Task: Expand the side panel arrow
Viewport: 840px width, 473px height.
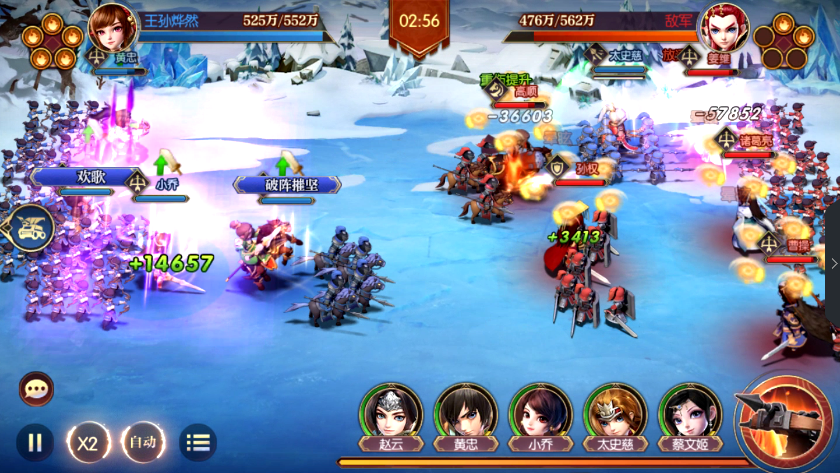Action: [x=834, y=264]
